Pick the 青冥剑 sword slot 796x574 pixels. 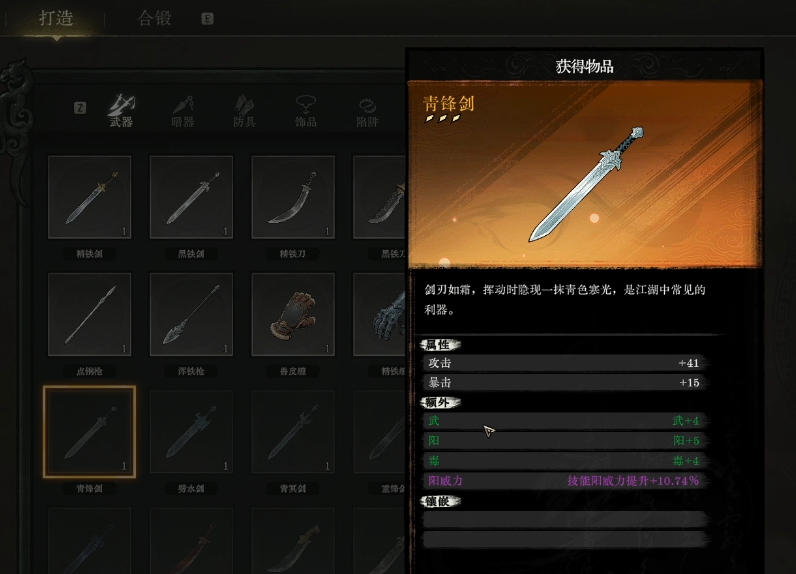[x=293, y=431]
